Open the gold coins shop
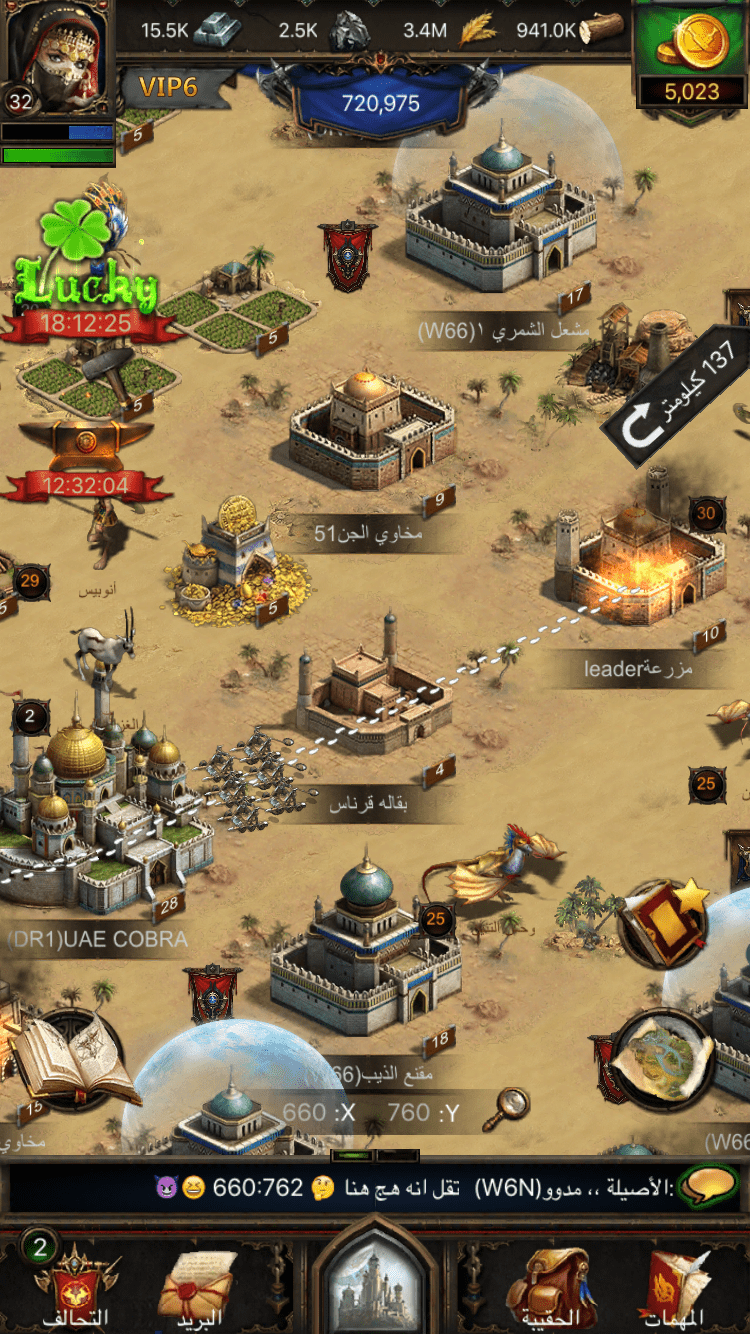This screenshot has height=1334, width=750. [692, 55]
